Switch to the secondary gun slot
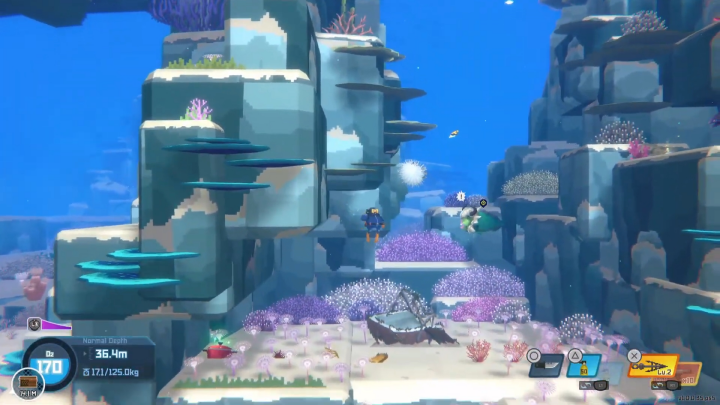720x405 pixels. 689,380
